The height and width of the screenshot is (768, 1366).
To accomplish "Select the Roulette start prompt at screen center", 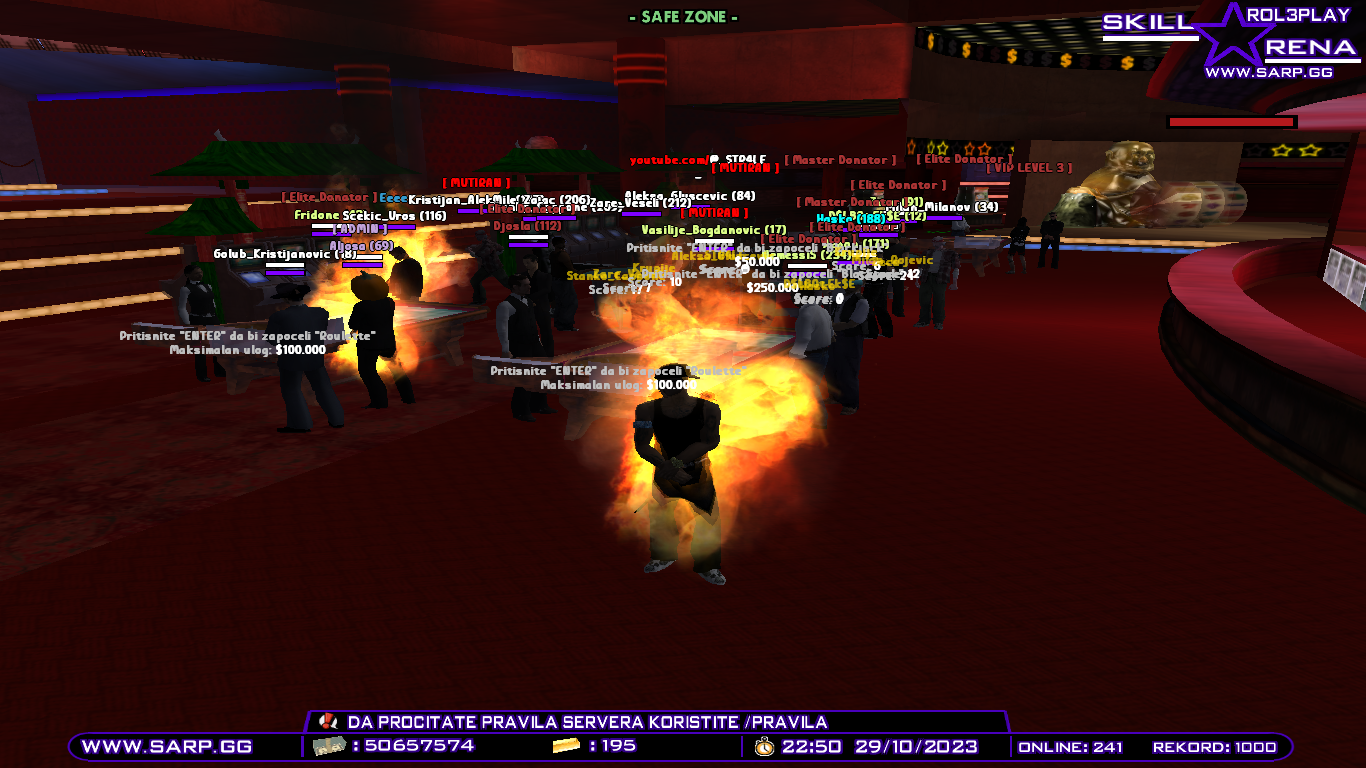I will point(617,373).
